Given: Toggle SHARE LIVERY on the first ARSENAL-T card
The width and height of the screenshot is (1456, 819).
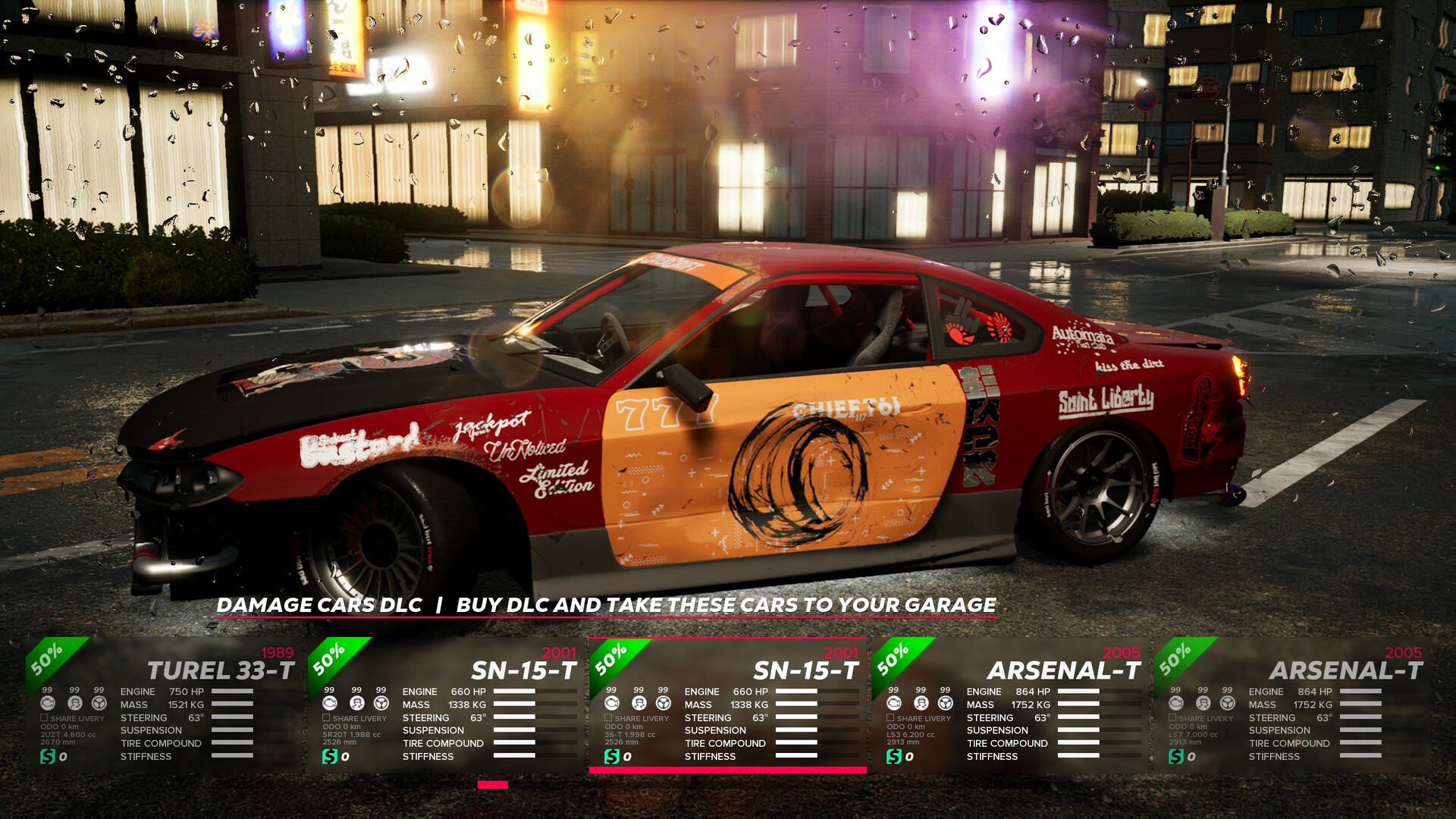Looking at the screenshot, I should click(890, 717).
